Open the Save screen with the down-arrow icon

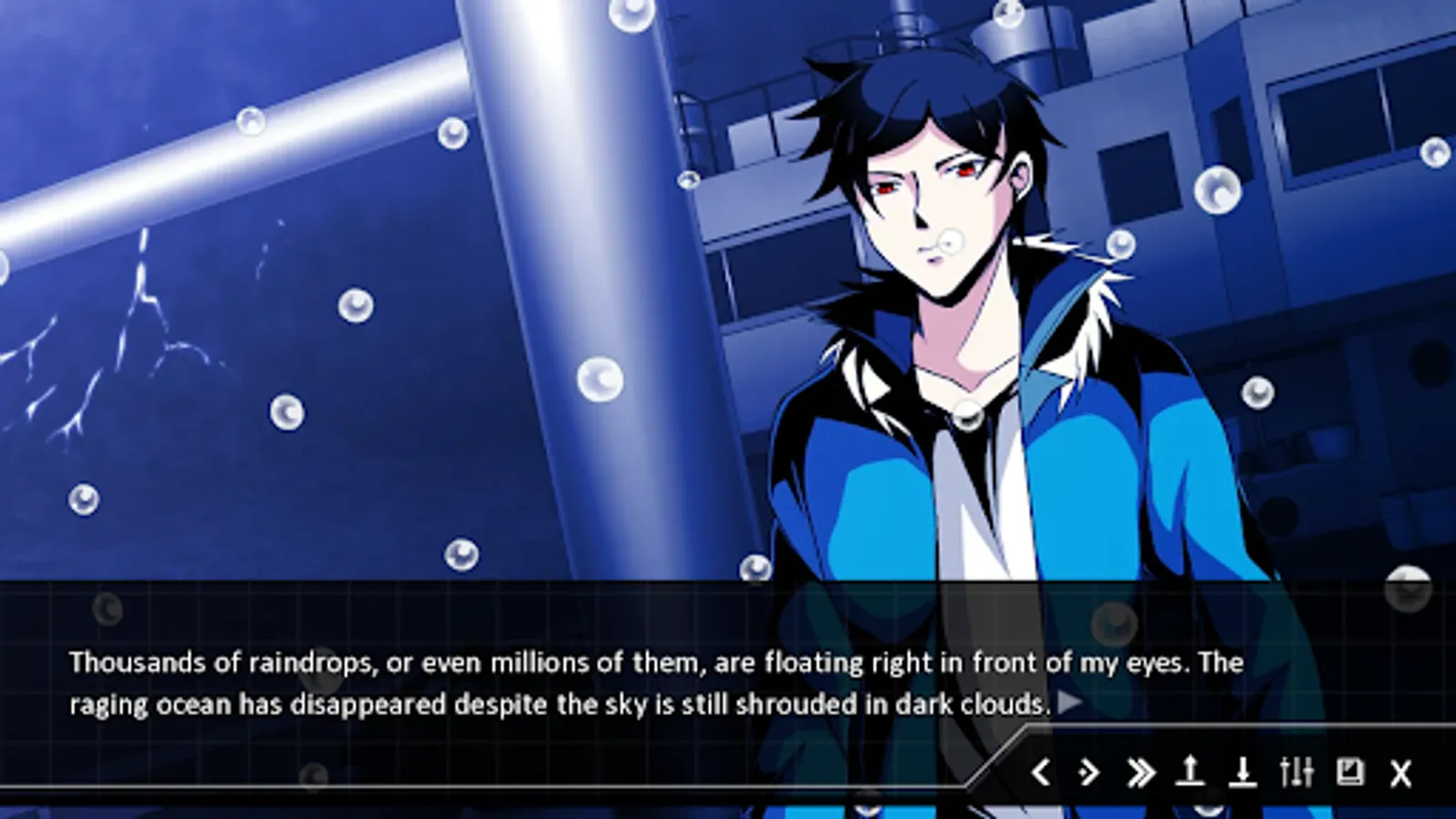coord(1243,774)
